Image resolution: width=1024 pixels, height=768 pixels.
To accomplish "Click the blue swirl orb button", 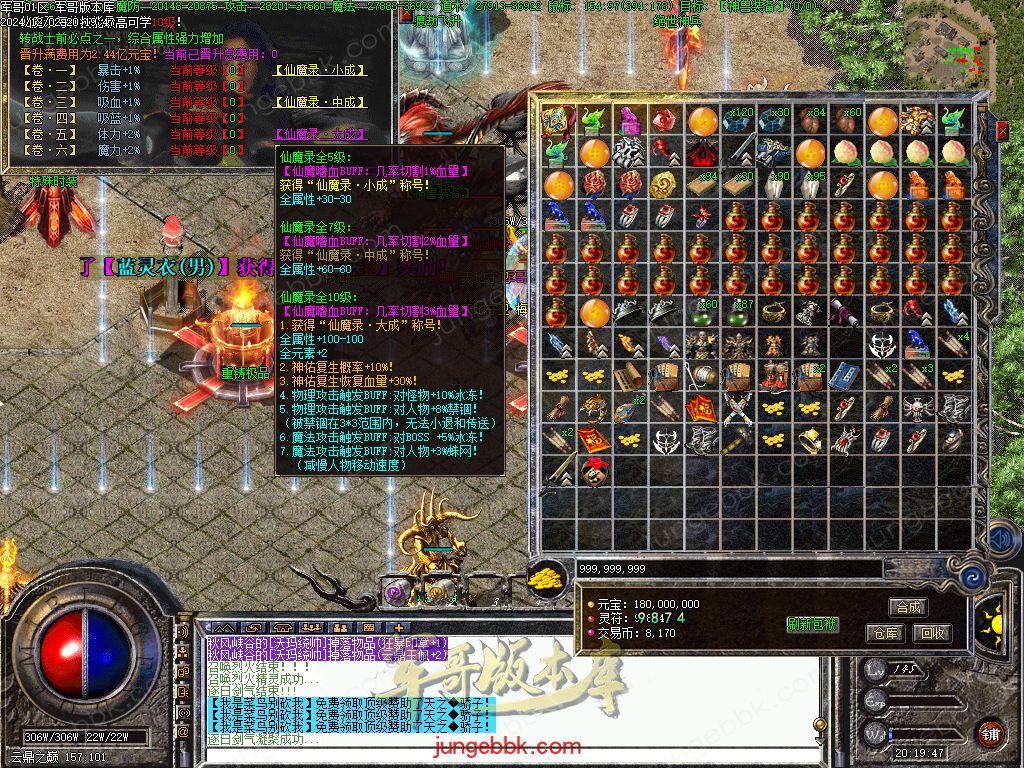I will pyautogui.click(x=971, y=577).
